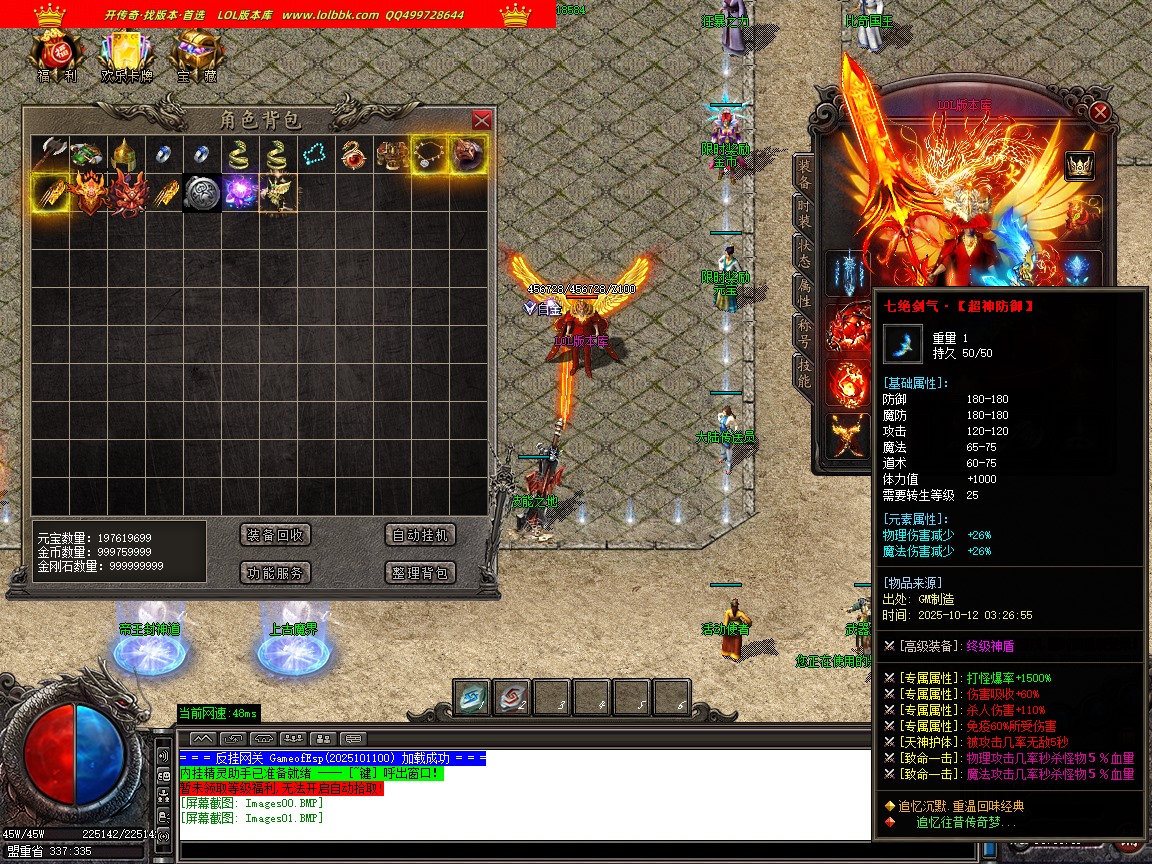Image resolution: width=1152 pixels, height=864 pixels.
Task: Click the 自动挂机 auto-farm button
Action: tap(421, 535)
